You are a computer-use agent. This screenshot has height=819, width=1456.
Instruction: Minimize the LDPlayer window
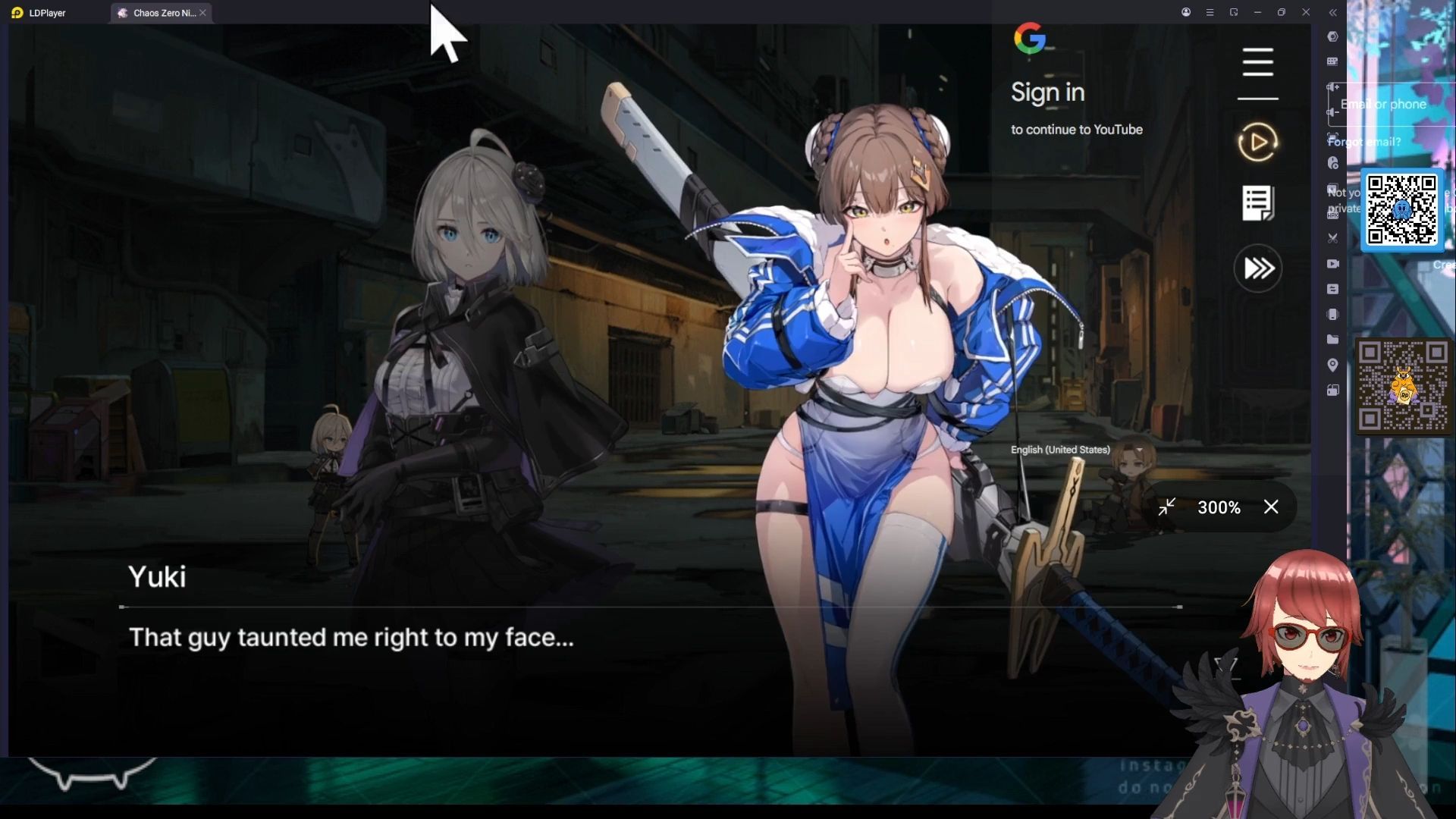[1257, 12]
